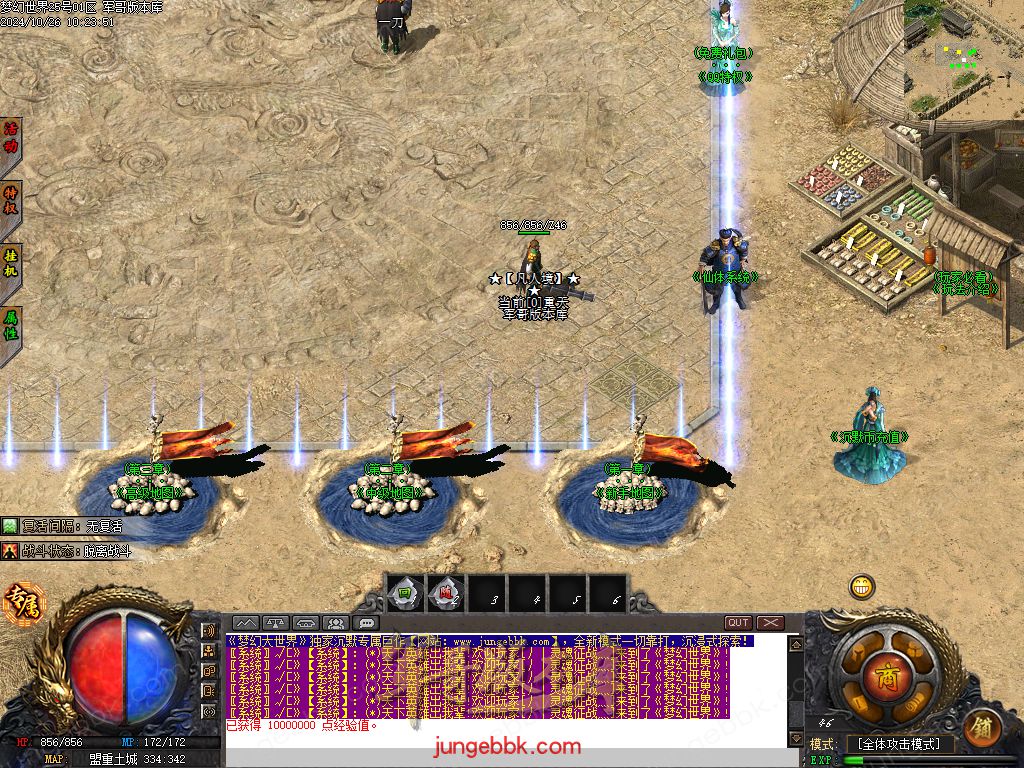Open the balance scales trade button
This screenshot has height=768, width=1024.
(x=276, y=623)
